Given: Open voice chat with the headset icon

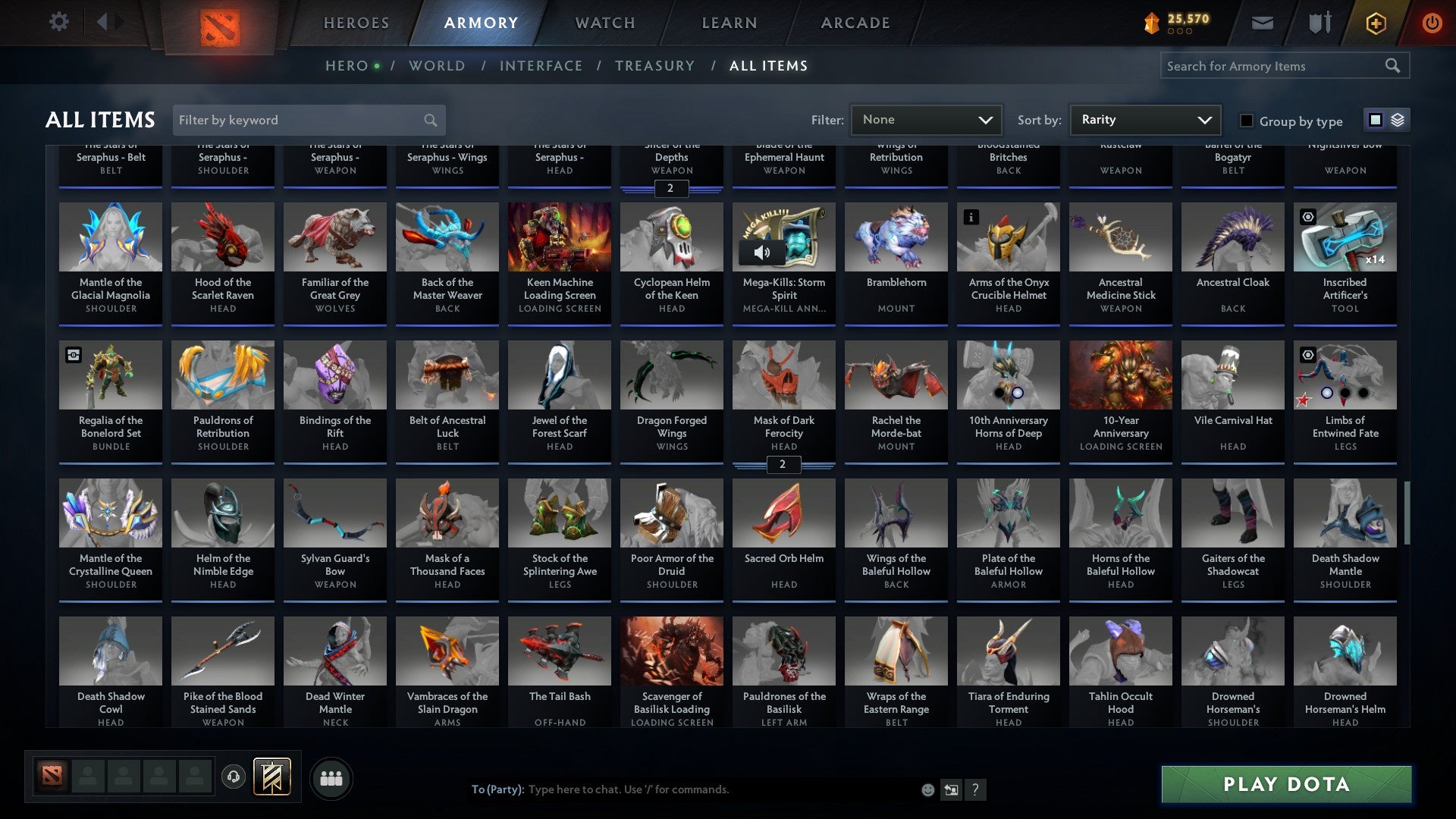Looking at the screenshot, I should pyautogui.click(x=233, y=777).
